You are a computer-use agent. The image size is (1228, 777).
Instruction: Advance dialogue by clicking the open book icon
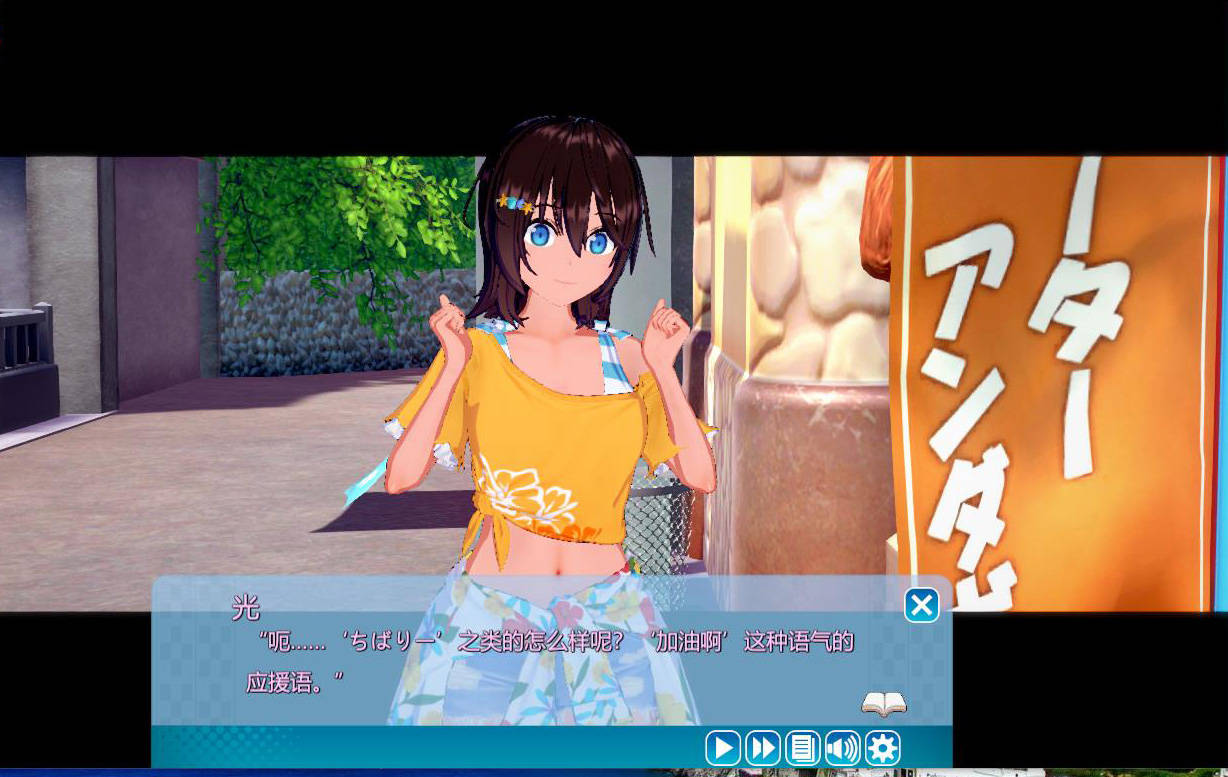[884, 705]
